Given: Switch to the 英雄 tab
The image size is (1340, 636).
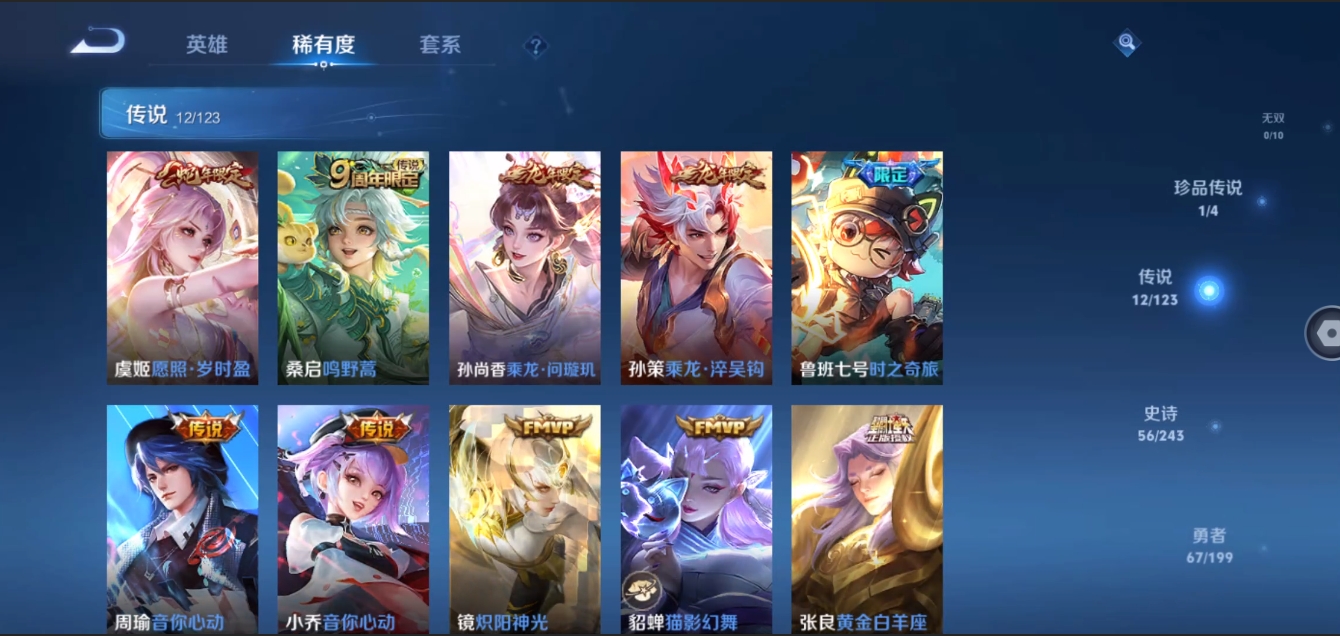Looking at the screenshot, I should [207, 45].
